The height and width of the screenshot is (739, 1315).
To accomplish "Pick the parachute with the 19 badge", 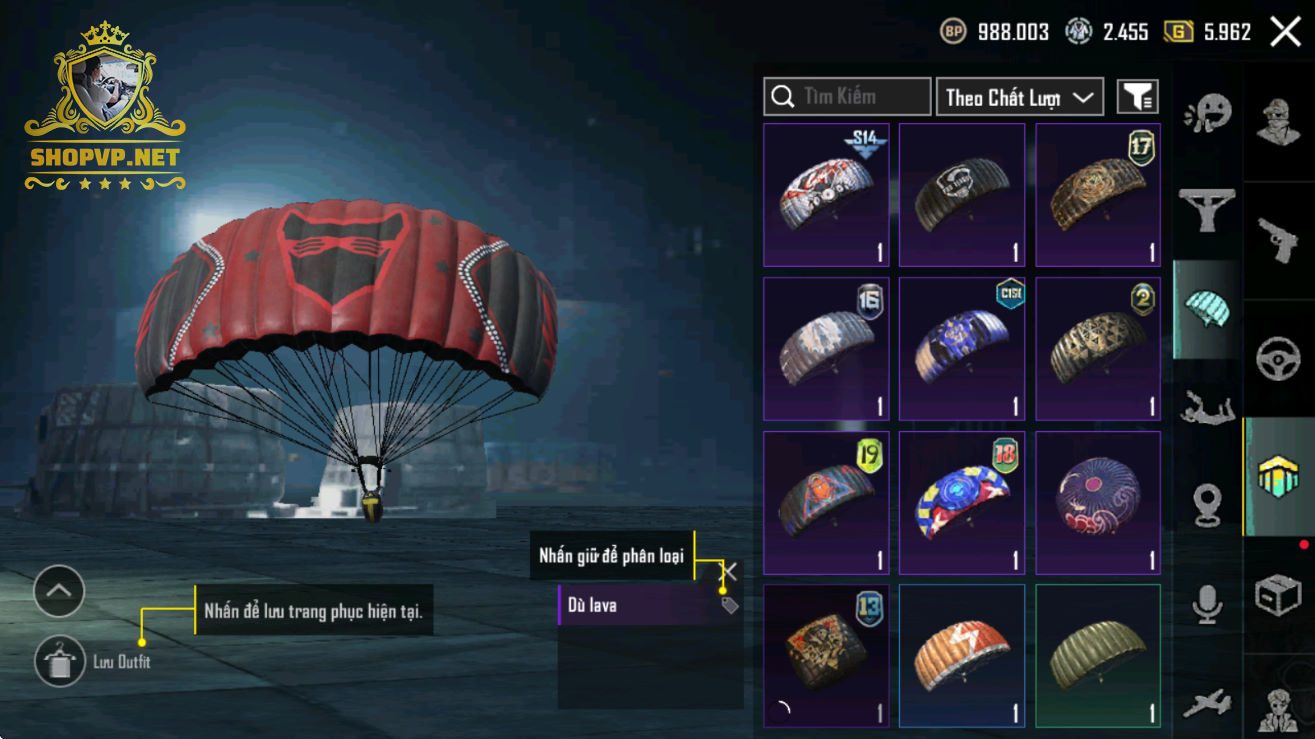I will (826, 503).
